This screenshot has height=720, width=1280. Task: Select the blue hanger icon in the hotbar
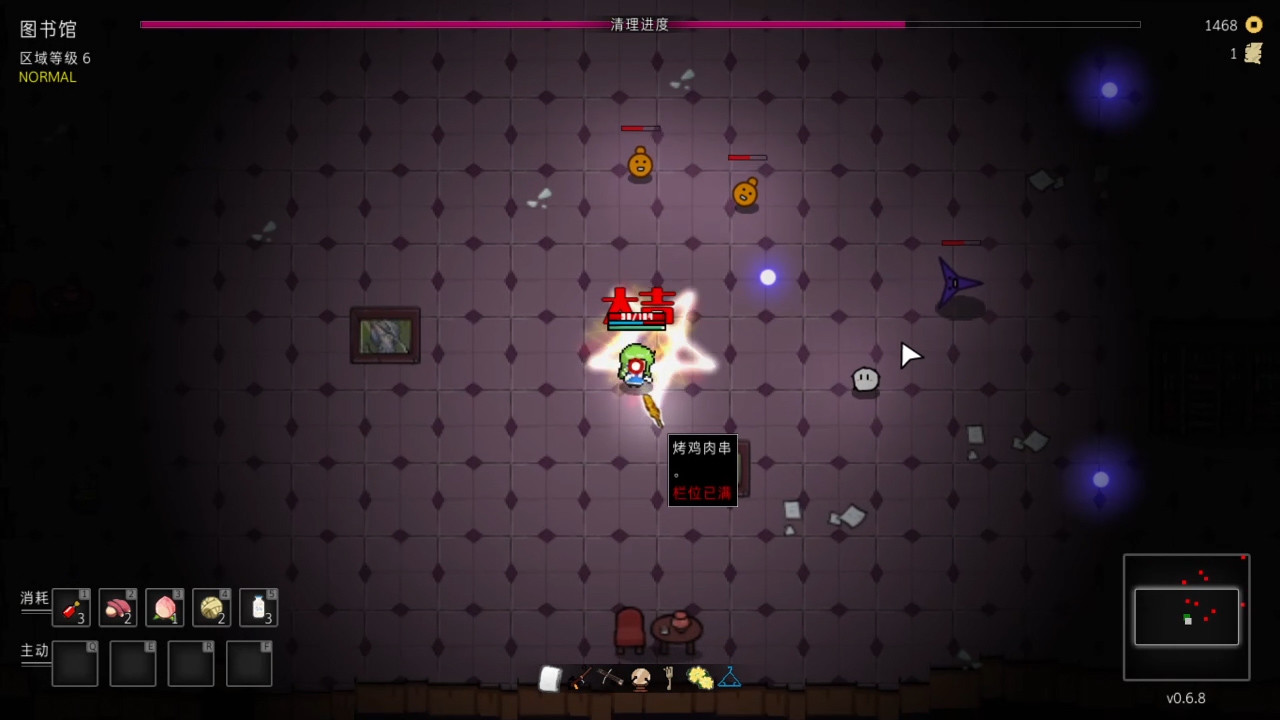click(729, 678)
